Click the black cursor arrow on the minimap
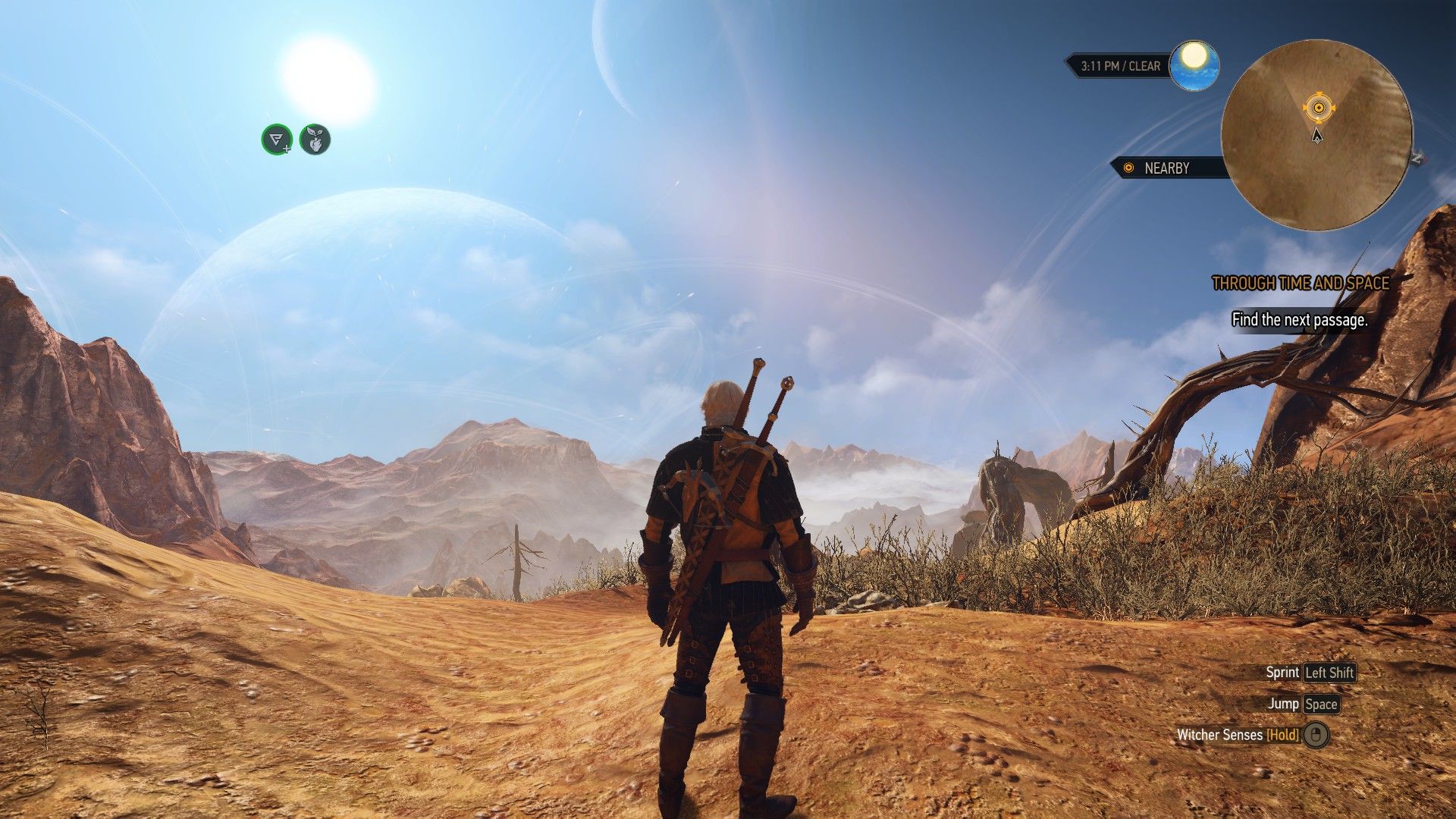The image size is (1456, 819). tap(1317, 136)
